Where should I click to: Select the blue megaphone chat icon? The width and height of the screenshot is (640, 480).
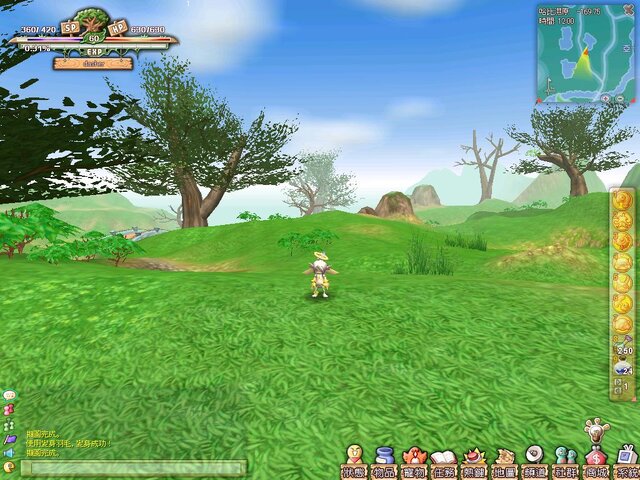(9, 452)
